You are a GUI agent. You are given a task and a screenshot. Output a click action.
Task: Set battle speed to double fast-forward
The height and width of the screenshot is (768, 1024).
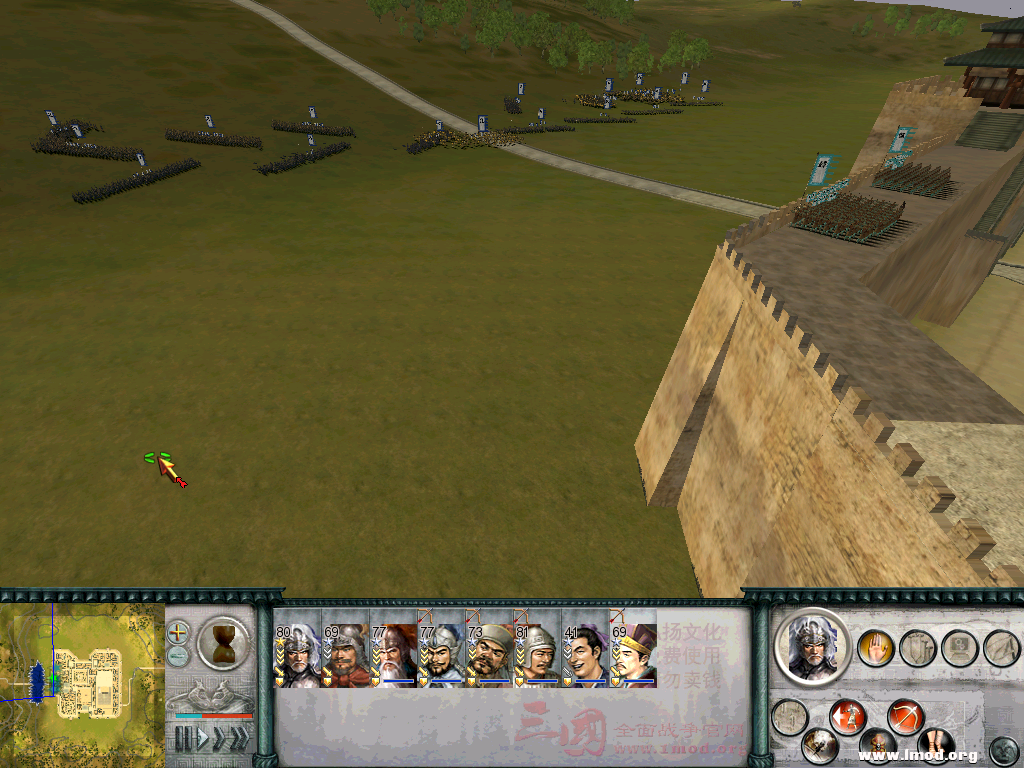pyautogui.click(x=219, y=739)
